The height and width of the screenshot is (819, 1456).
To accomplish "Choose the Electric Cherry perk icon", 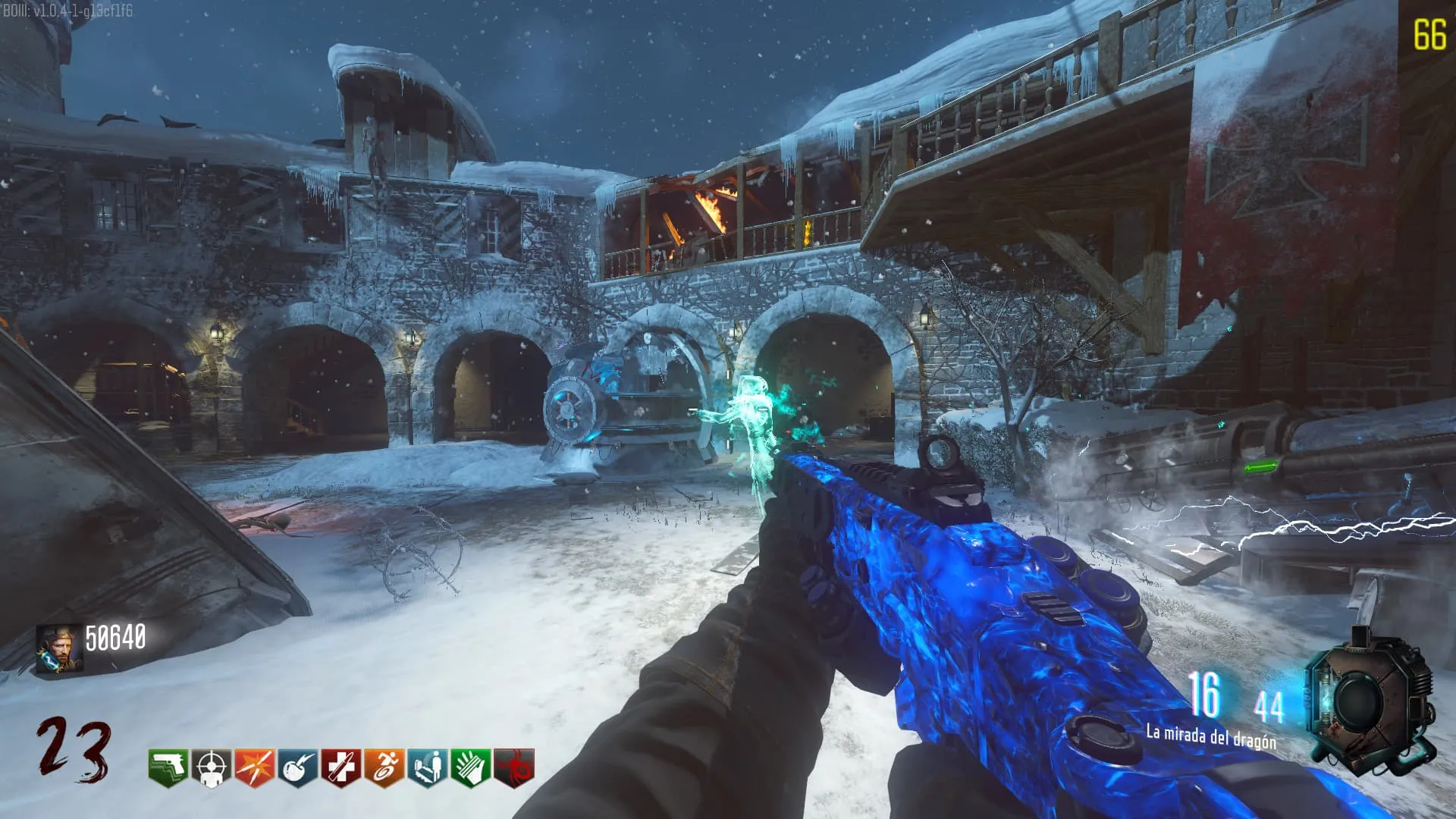I will (298, 768).
